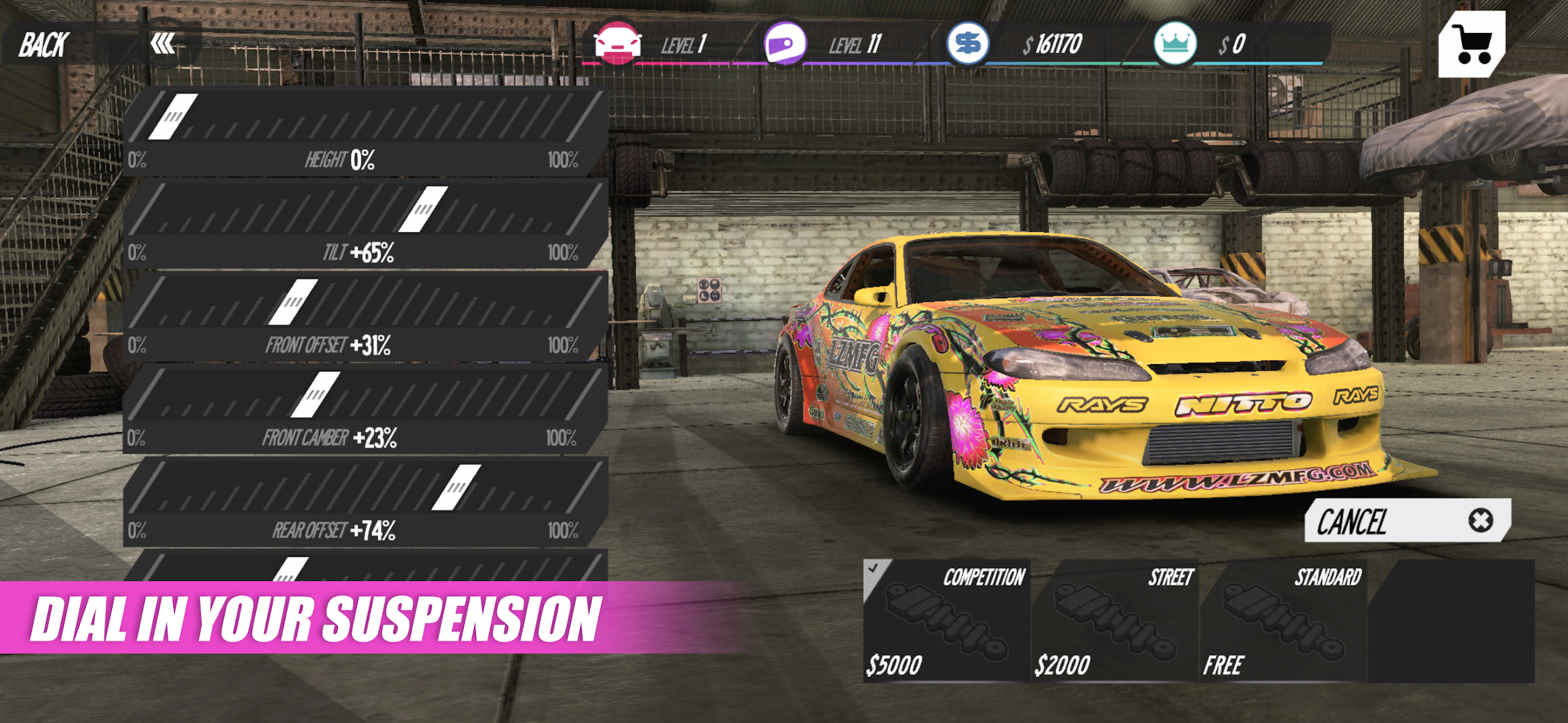Click the teal crown currency icon
Image resolution: width=1568 pixels, height=723 pixels.
[1176, 42]
